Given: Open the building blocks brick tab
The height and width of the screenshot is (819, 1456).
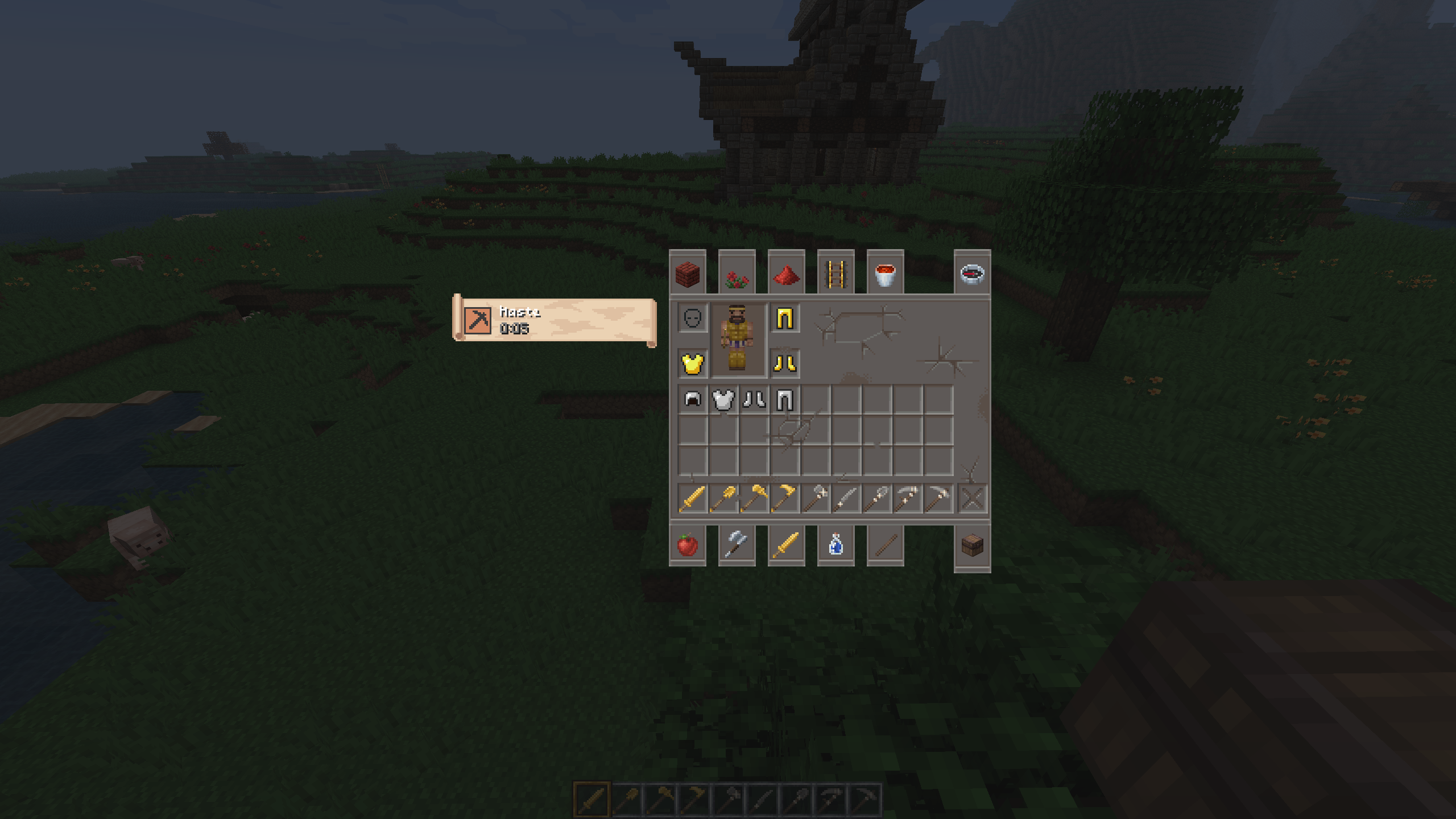Looking at the screenshot, I should [688, 274].
